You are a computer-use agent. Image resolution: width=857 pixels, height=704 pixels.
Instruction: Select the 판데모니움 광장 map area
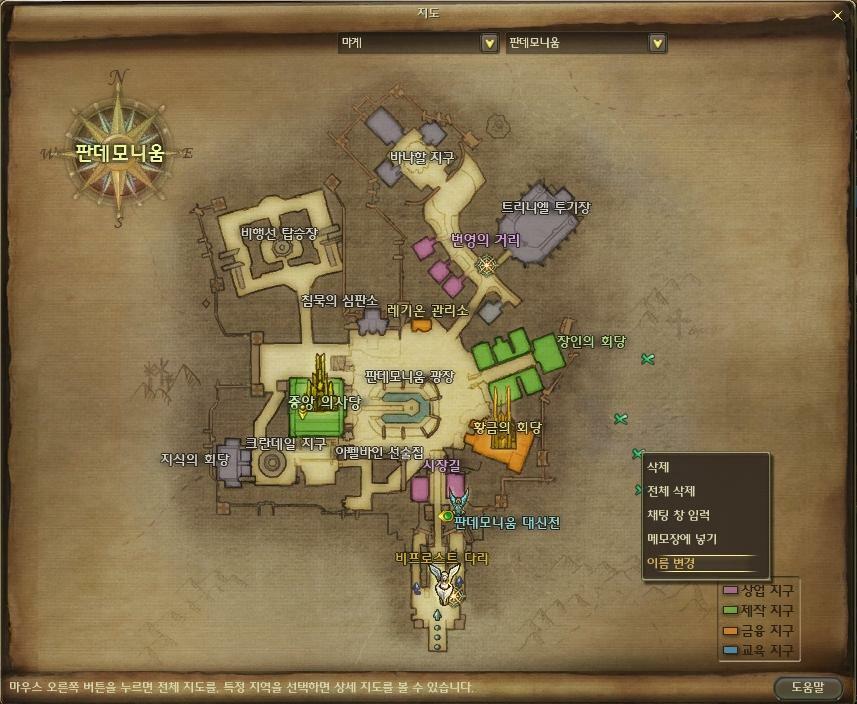pos(409,377)
